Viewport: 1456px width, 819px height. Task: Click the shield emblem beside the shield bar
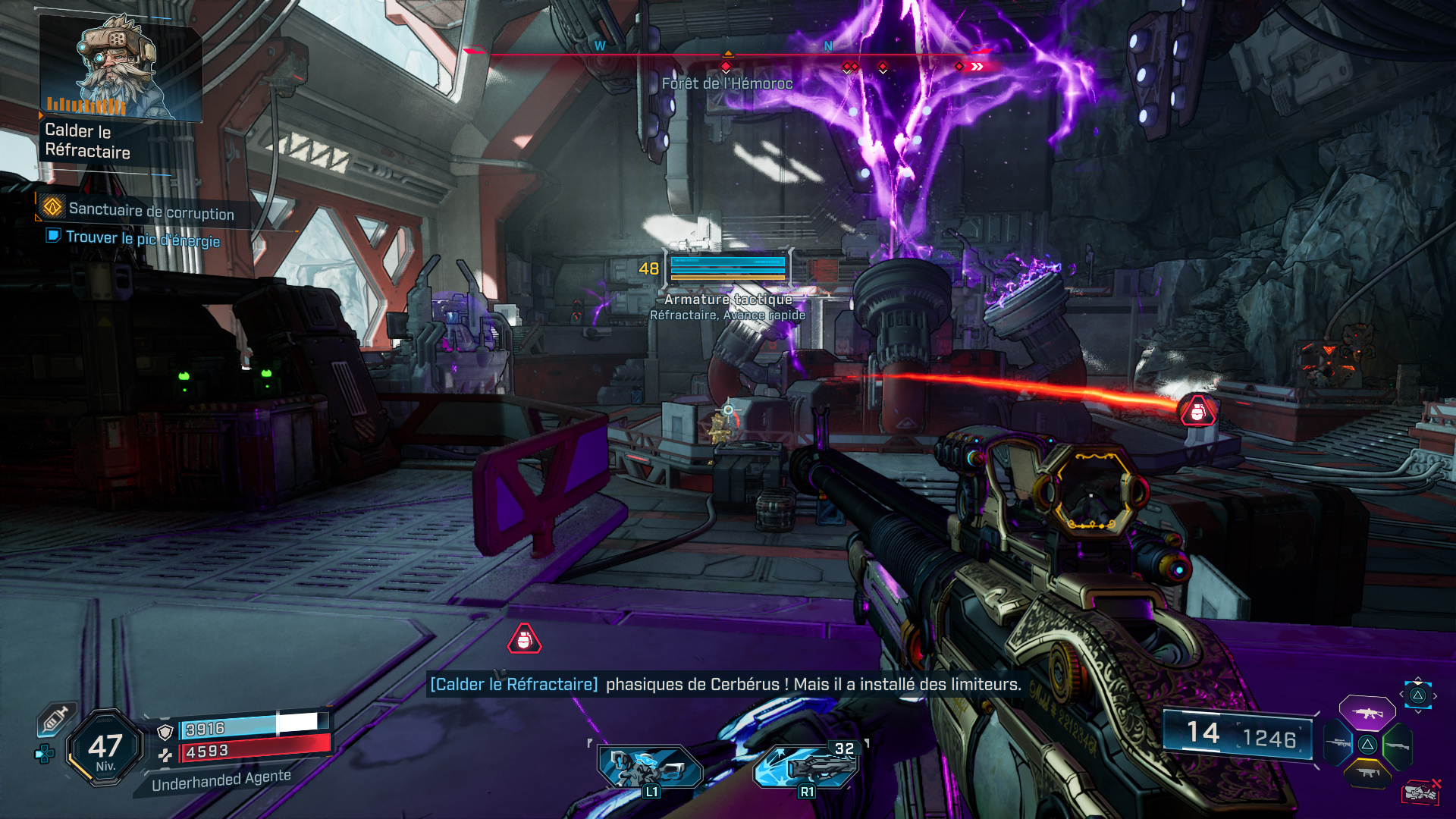pyautogui.click(x=165, y=731)
